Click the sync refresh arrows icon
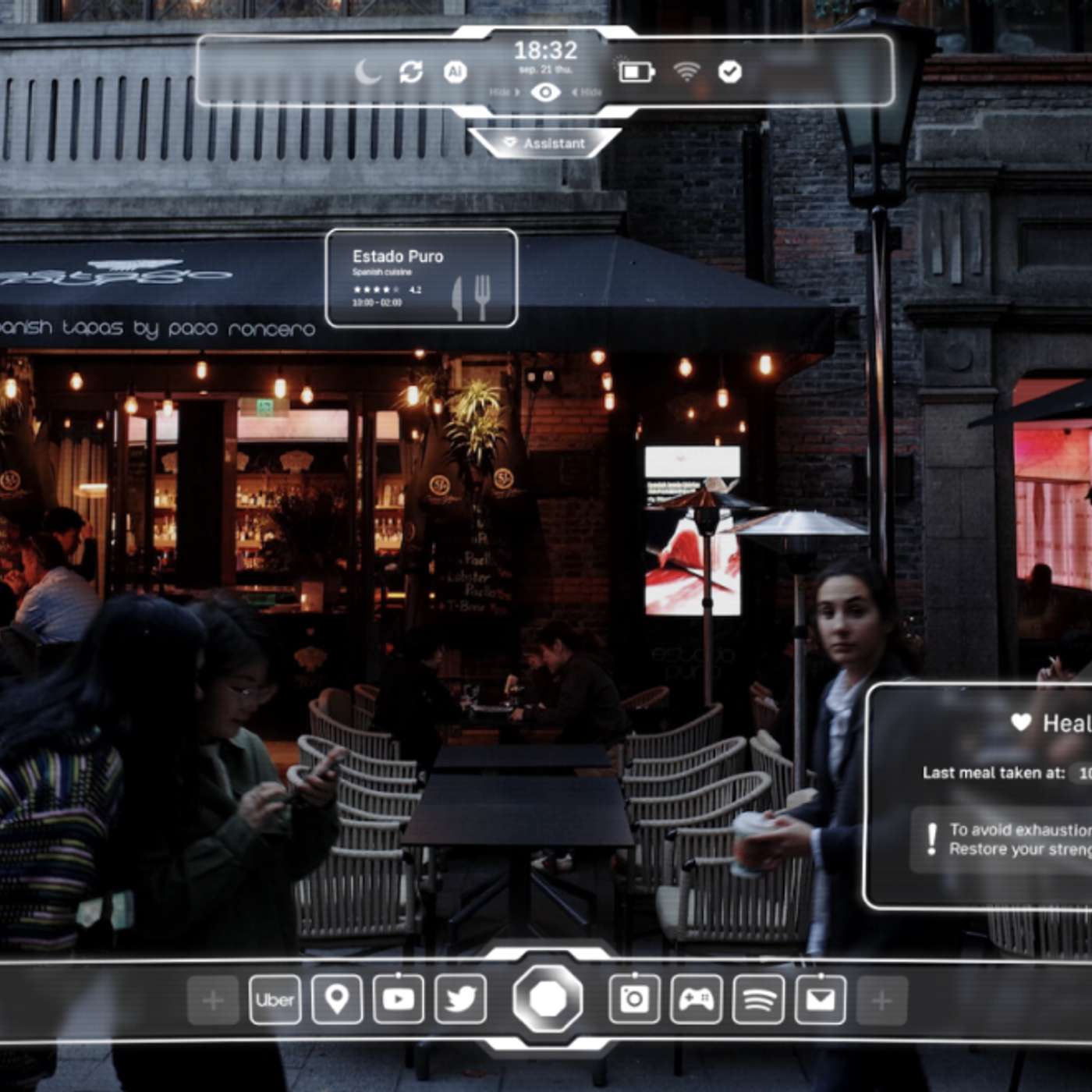Screen dimensions: 1092x1092 pos(411,73)
